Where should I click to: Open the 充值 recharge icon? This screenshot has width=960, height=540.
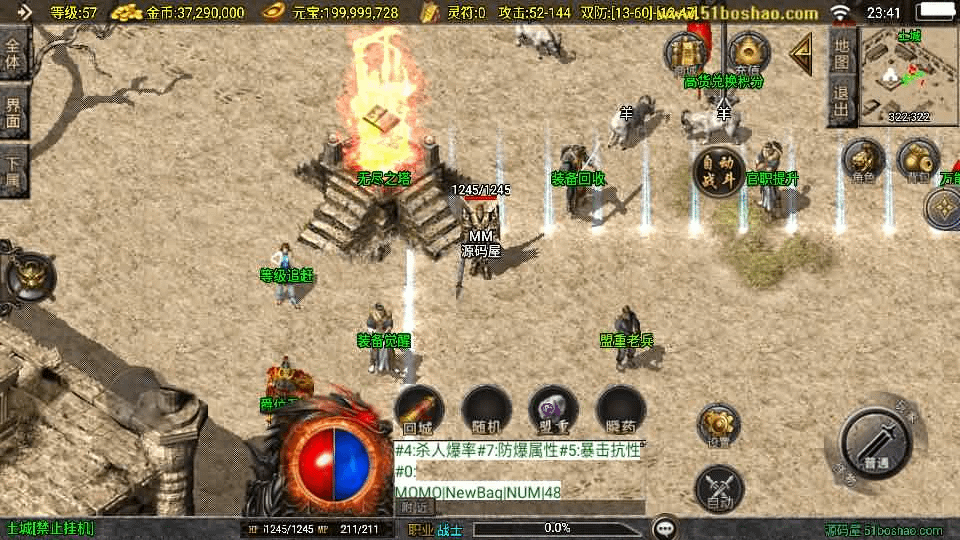click(747, 53)
